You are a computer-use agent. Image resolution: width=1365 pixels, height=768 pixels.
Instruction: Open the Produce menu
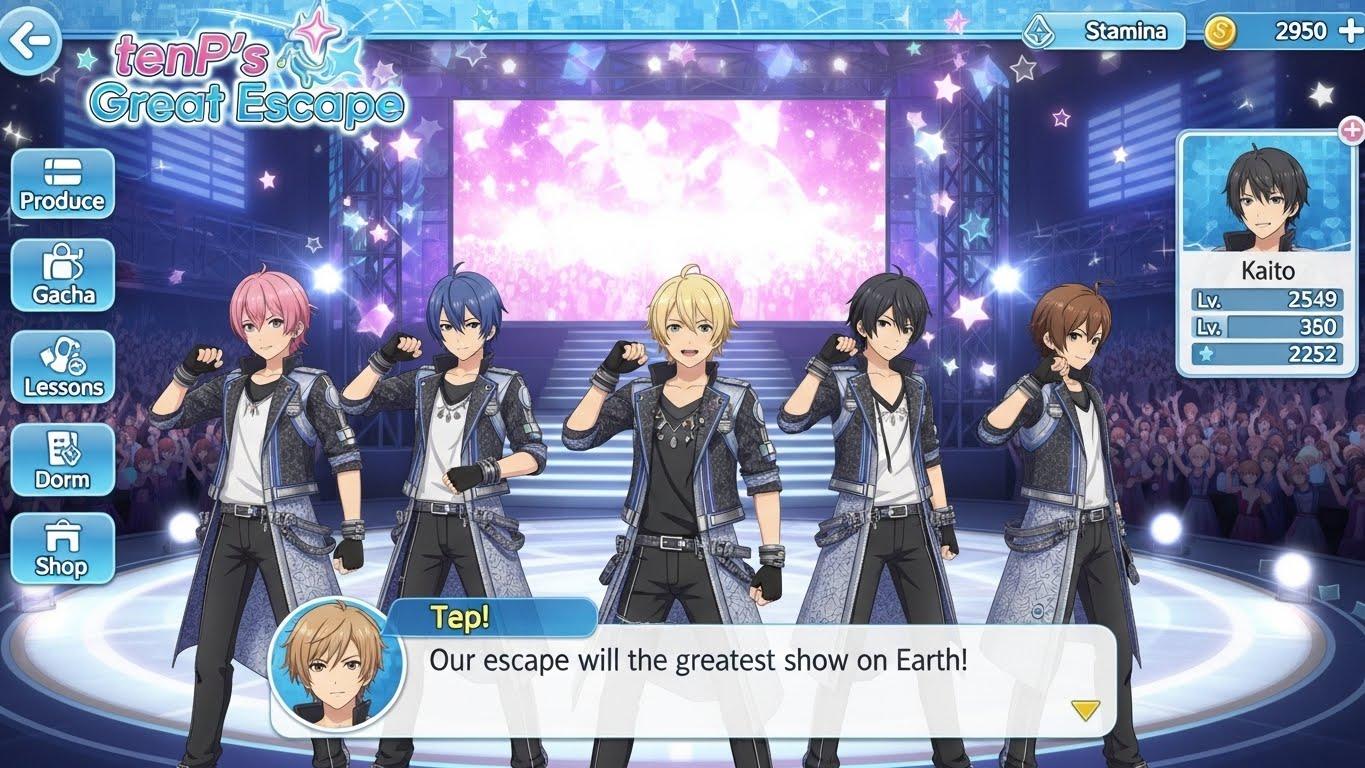(63, 184)
